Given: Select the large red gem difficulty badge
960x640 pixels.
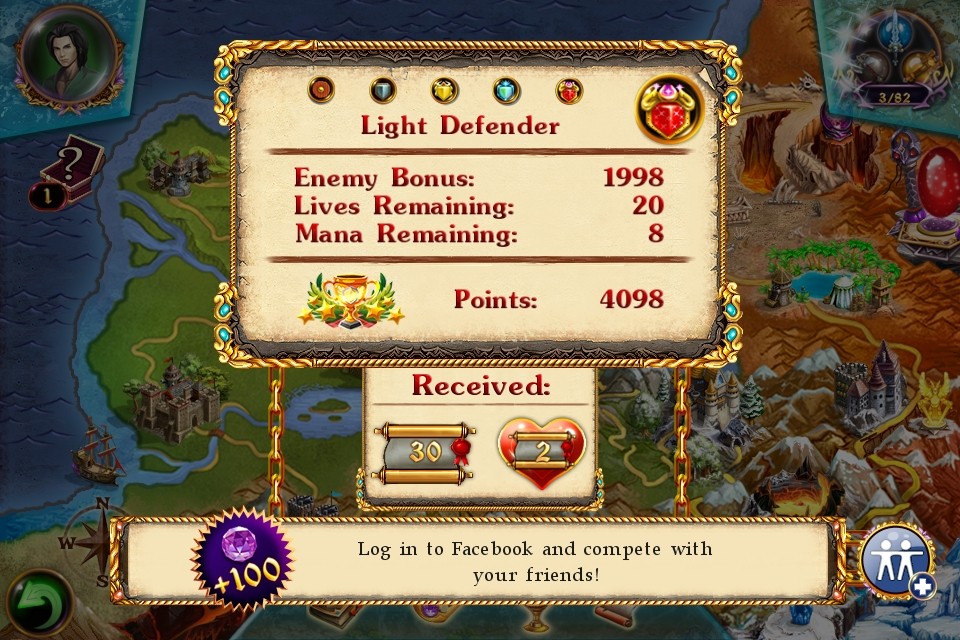Looking at the screenshot, I should click(x=671, y=108).
